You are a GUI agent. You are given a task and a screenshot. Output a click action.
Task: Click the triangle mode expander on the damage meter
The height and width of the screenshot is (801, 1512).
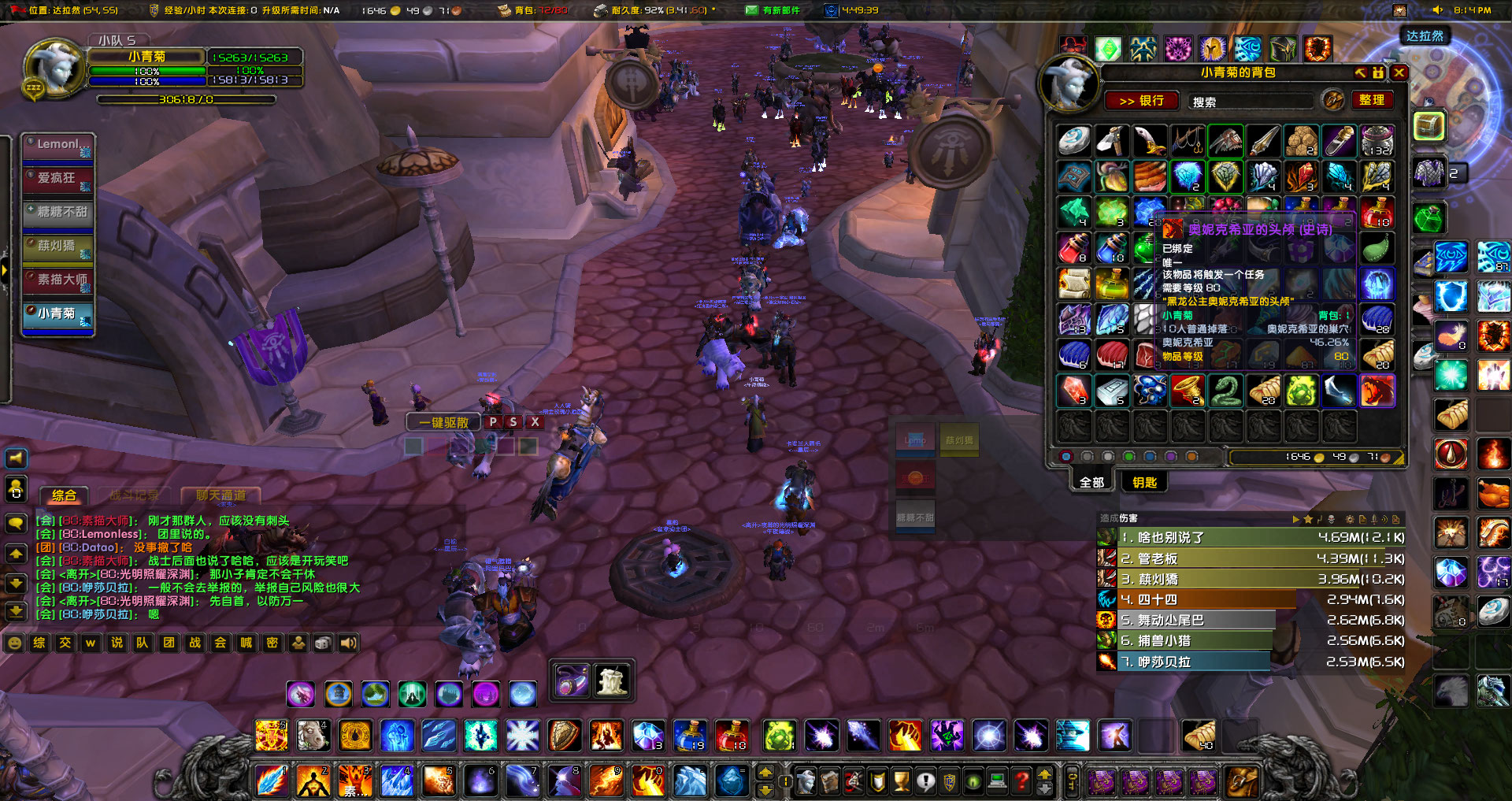click(1295, 519)
